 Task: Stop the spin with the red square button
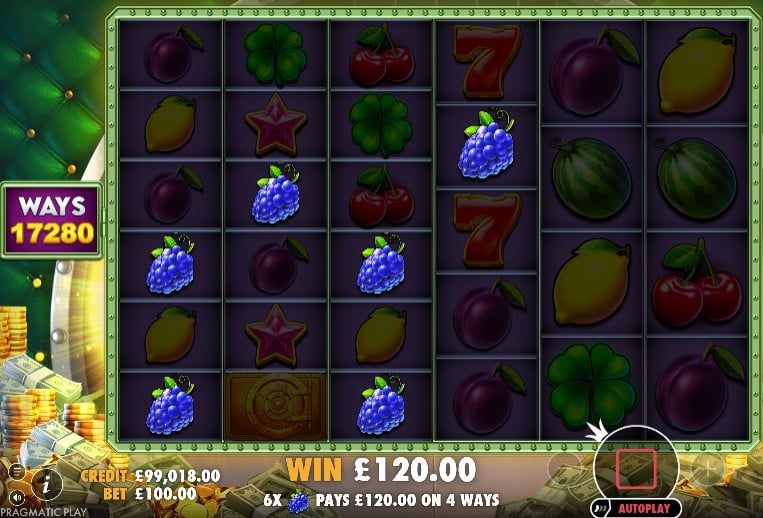click(x=636, y=465)
